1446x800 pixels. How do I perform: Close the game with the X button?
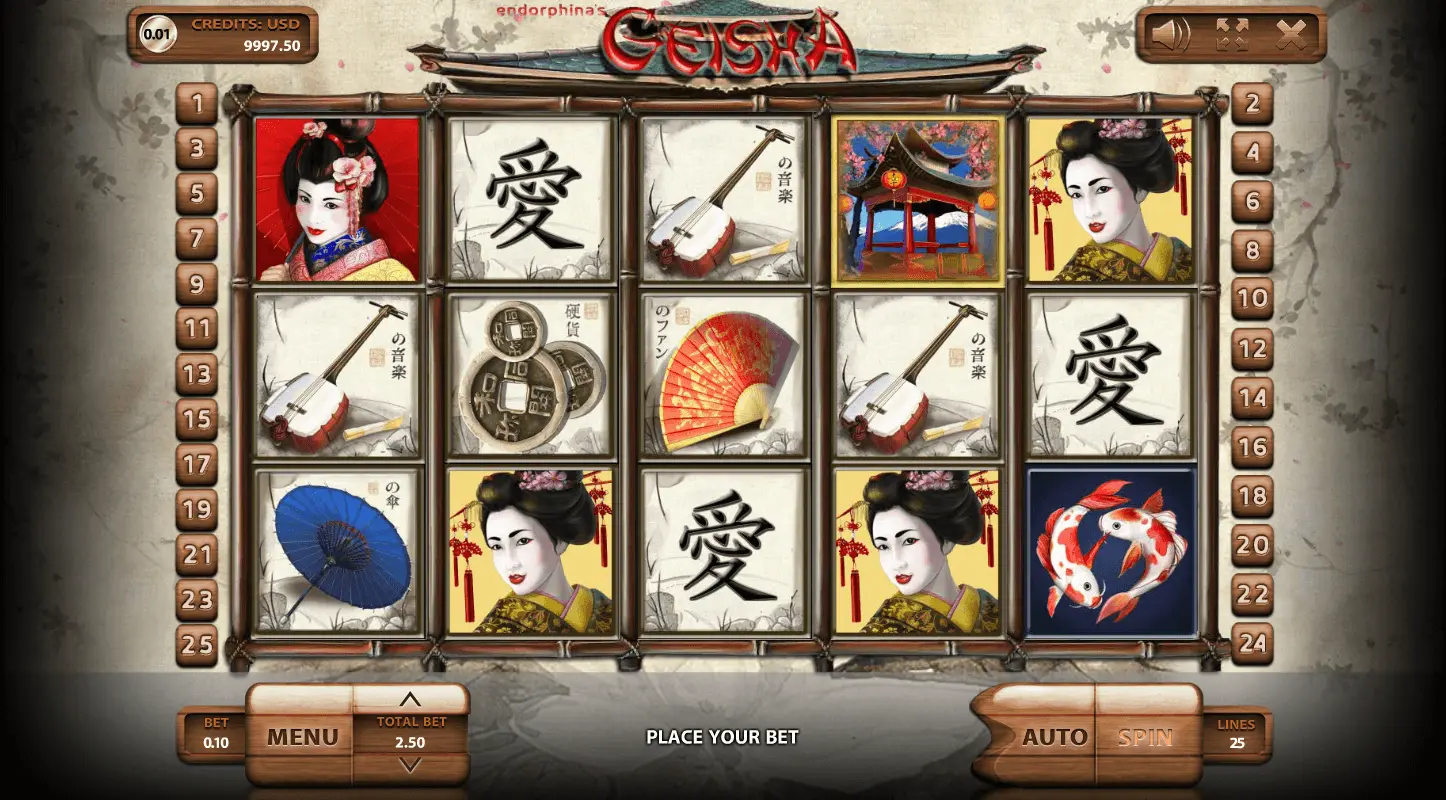pyautogui.click(x=1291, y=35)
